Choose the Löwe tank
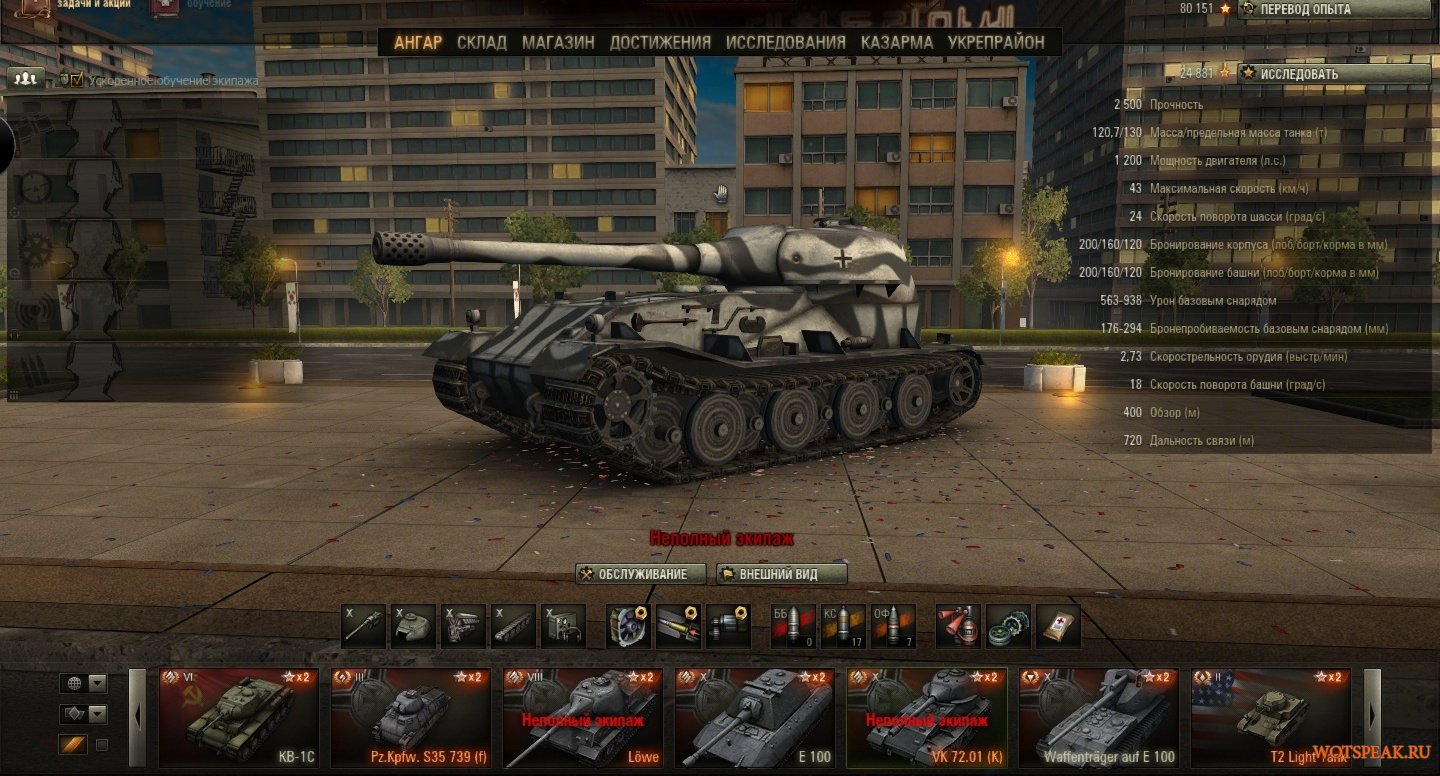 pyautogui.click(x=583, y=717)
